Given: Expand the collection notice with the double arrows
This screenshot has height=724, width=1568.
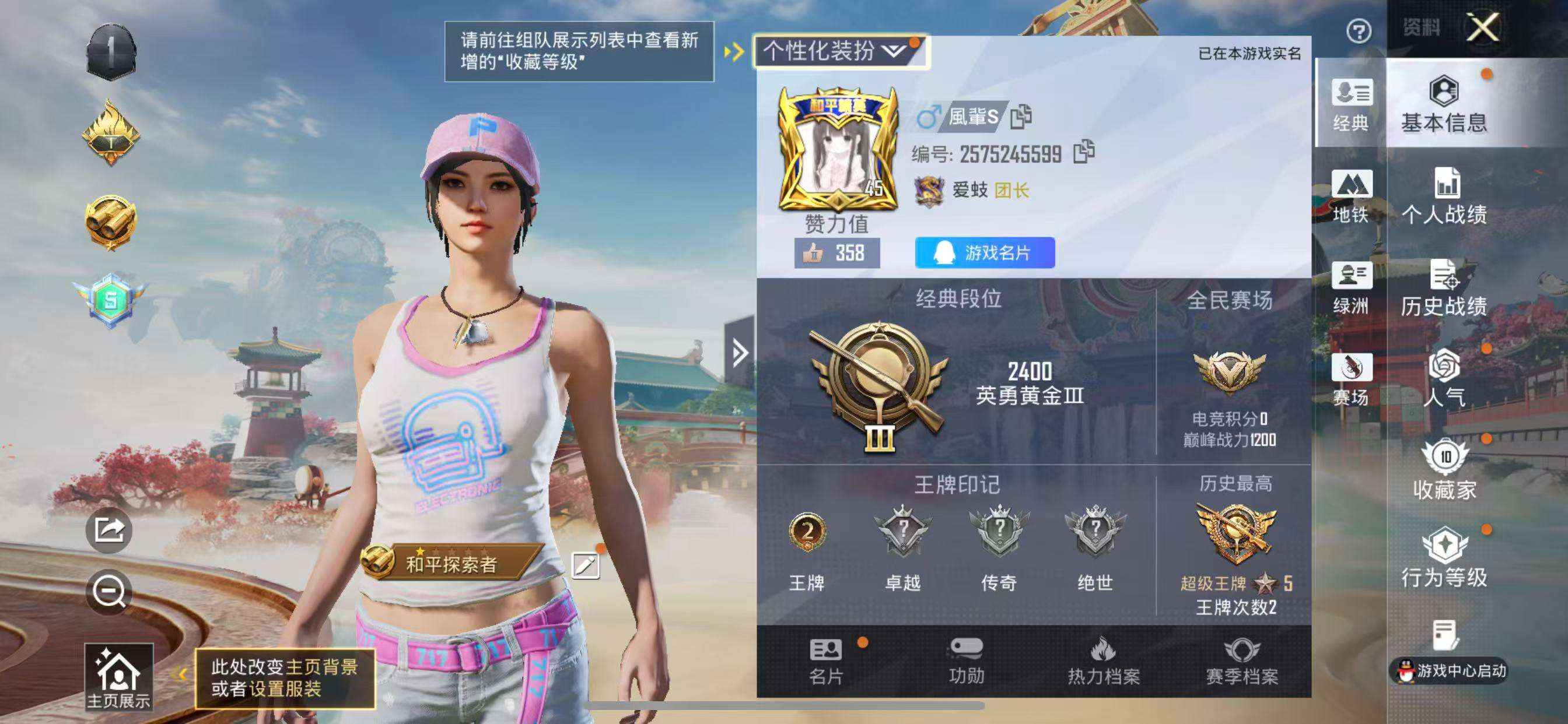Looking at the screenshot, I should coord(734,52).
